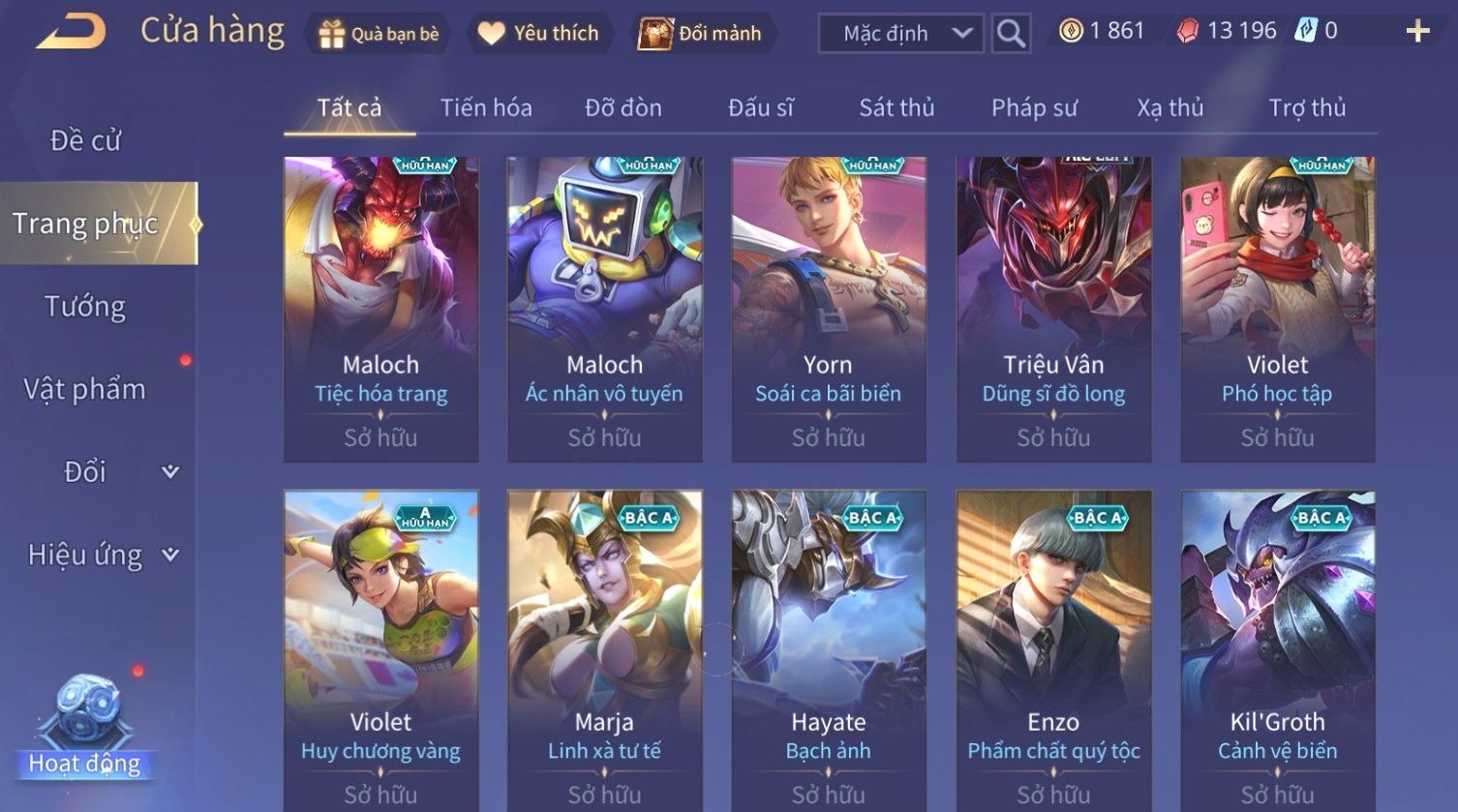
Task: Open the Đề cử shop section
Action: point(85,141)
